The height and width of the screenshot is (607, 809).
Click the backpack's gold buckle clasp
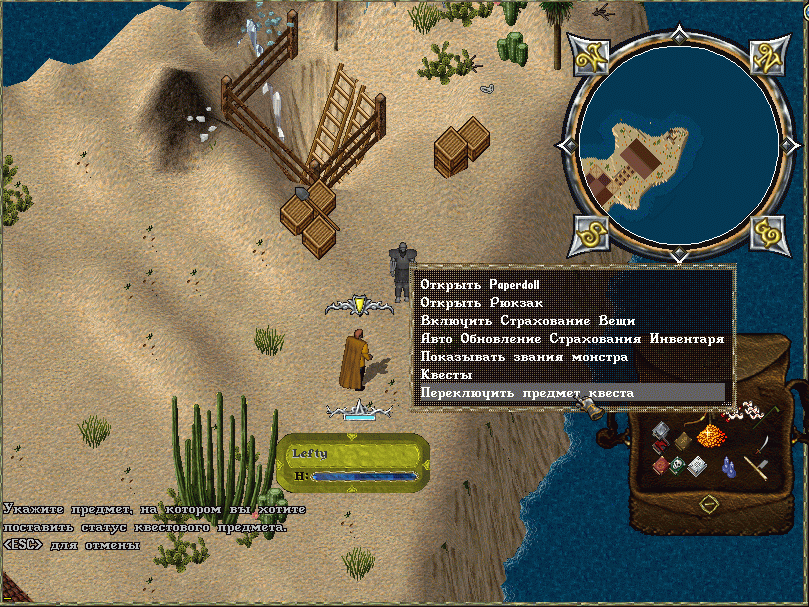coord(711,504)
